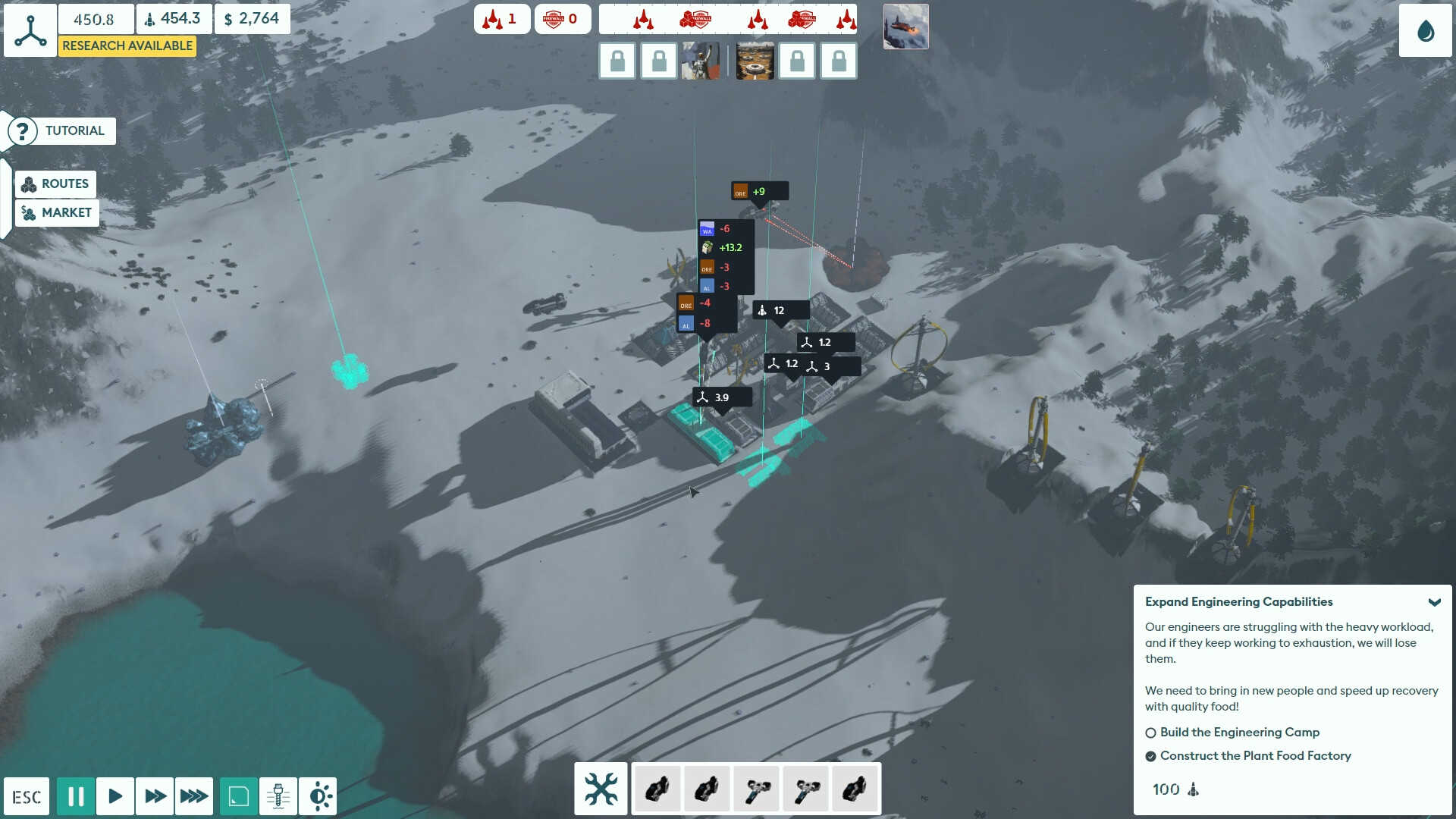Select the crossed-wrenches build tool

tap(600, 789)
